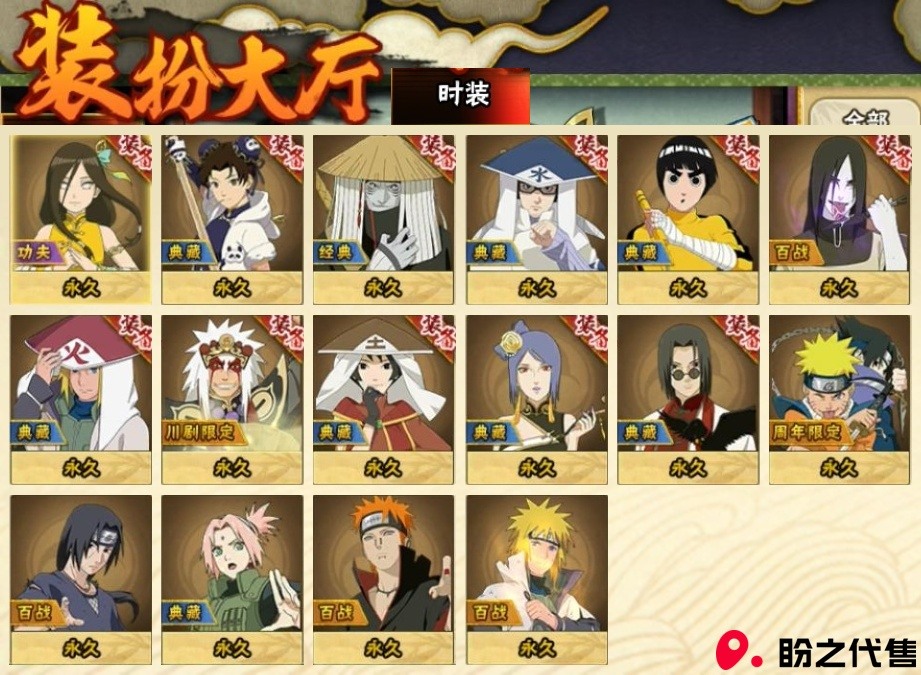The height and width of the screenshot is (675, 921).
Task: Switch to the 时装 tab
Action: [x=462, y=95]
